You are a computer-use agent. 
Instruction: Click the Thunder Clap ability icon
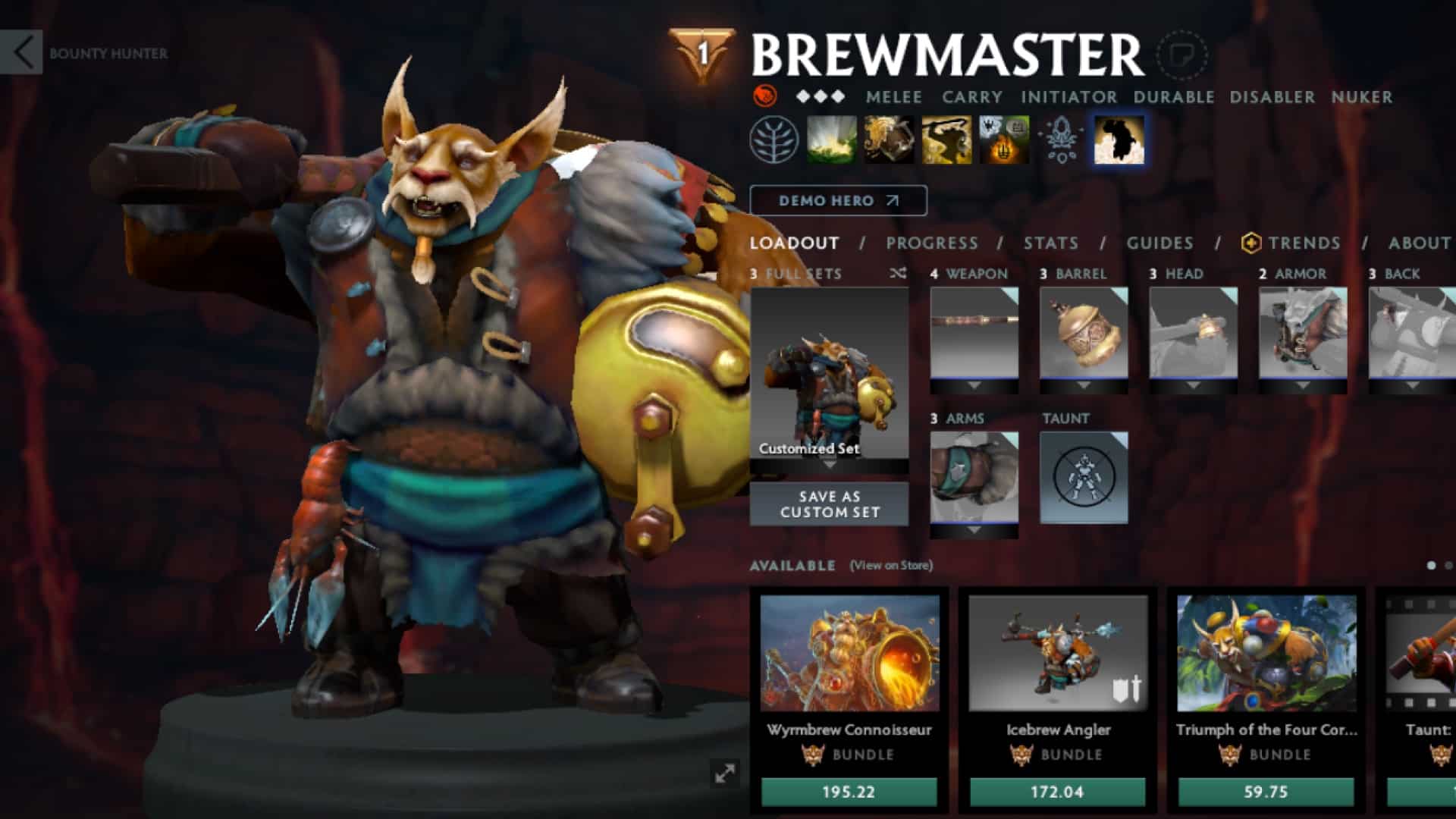830,139
